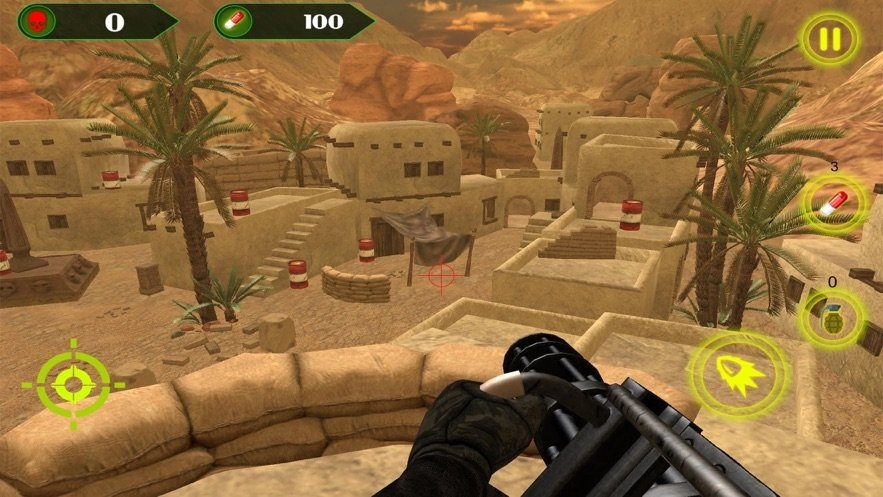Use a medkit pill
The width and height of the screenshot is (883, 497).
coord(831,204)
